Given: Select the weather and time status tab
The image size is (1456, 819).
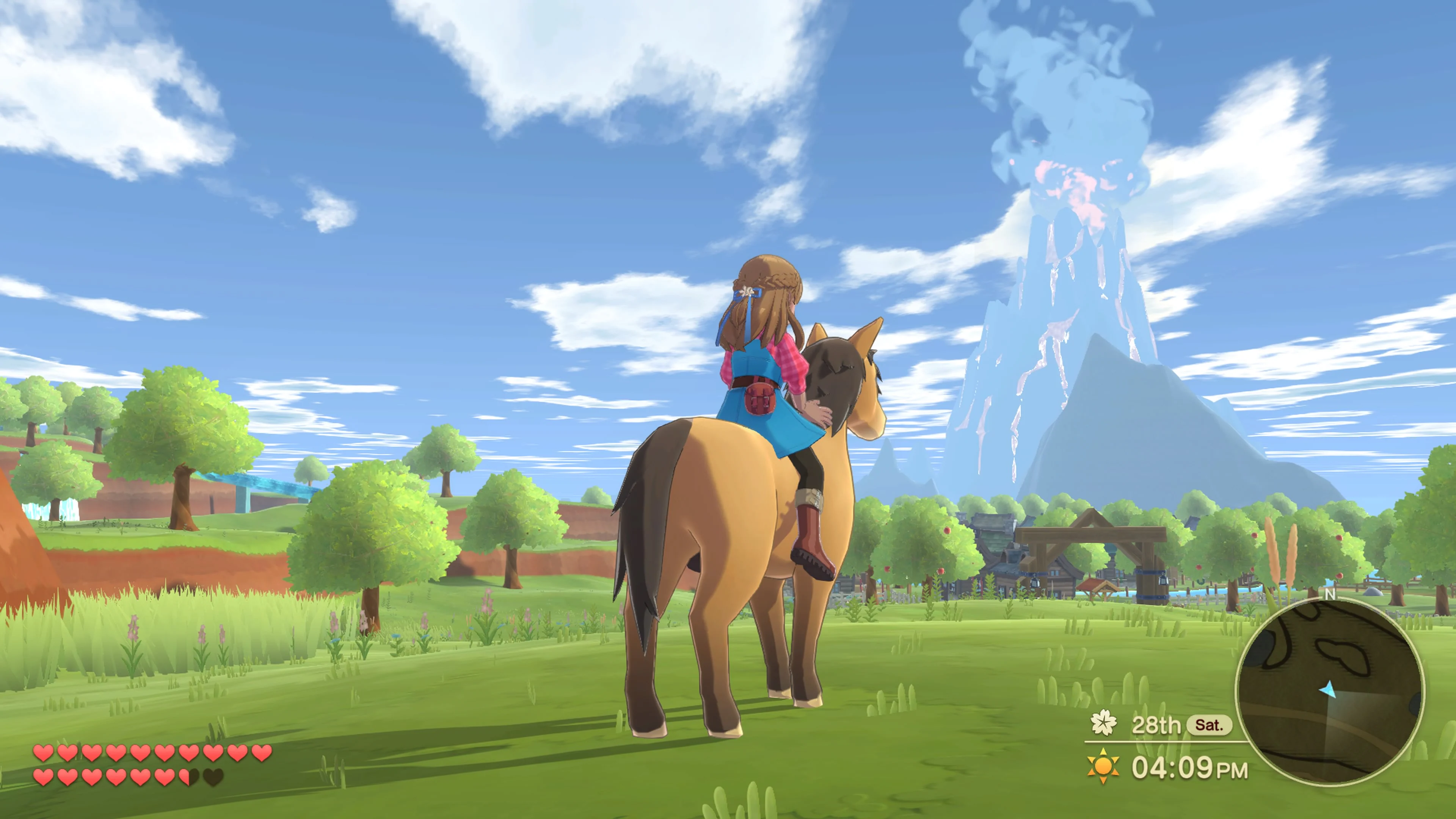Looking at the screenshot, I should tap(1147, 767).
